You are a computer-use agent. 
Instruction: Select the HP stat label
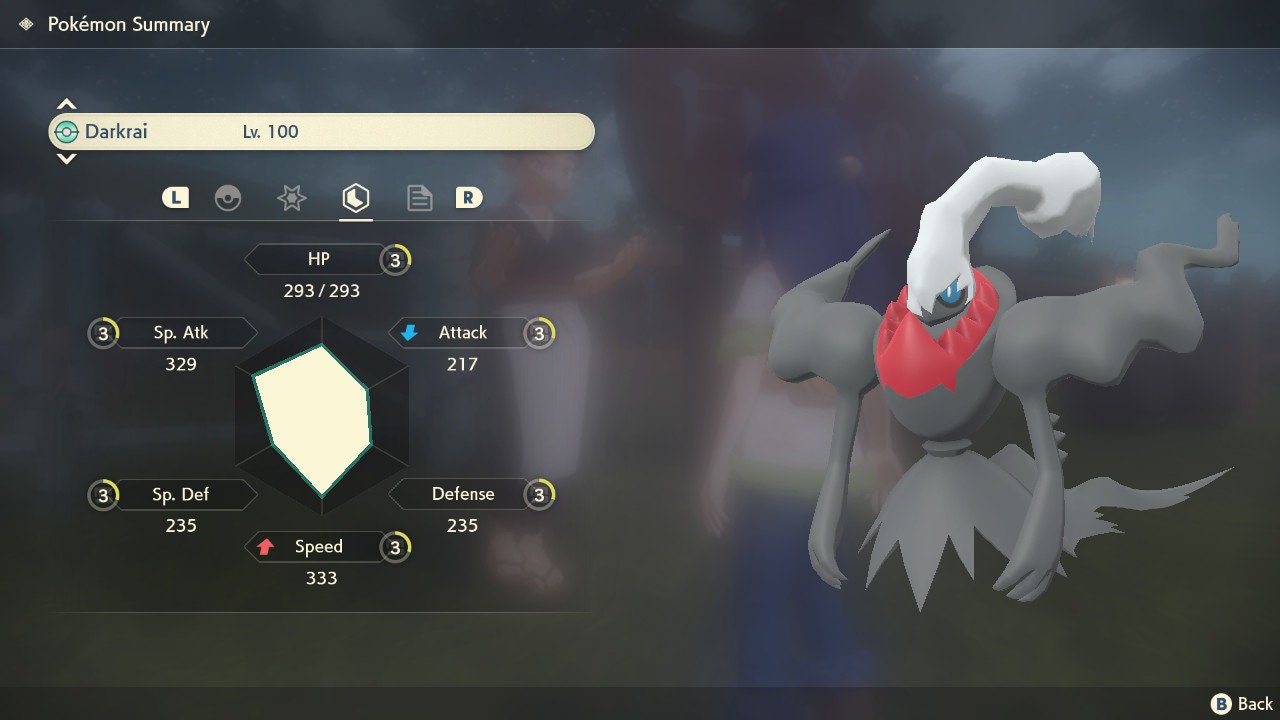[x=318, y=260]
